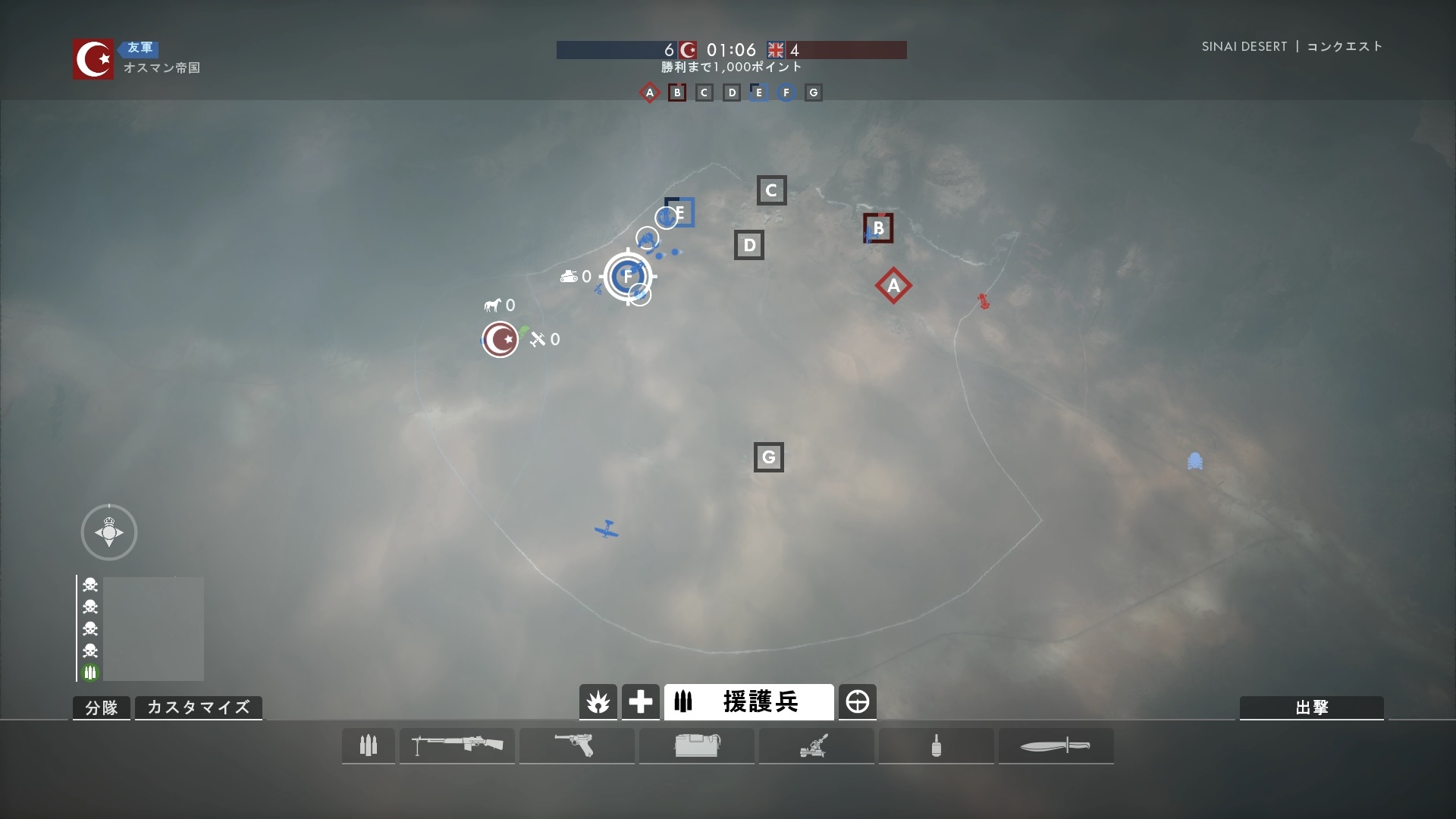Select flag F spawn point on map
The height and width of the screenshot is (819, 1456).
point(628,276)
